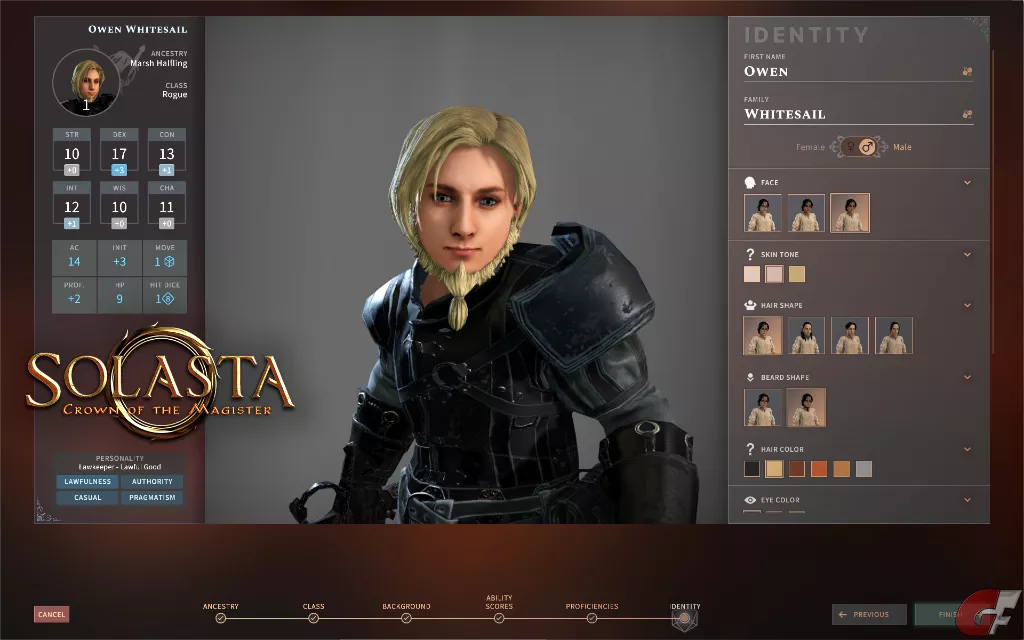Go back with the Previous button
The width and height of the screenshot is (1024, 640).
pyautogui.click(x=869, y=614)
